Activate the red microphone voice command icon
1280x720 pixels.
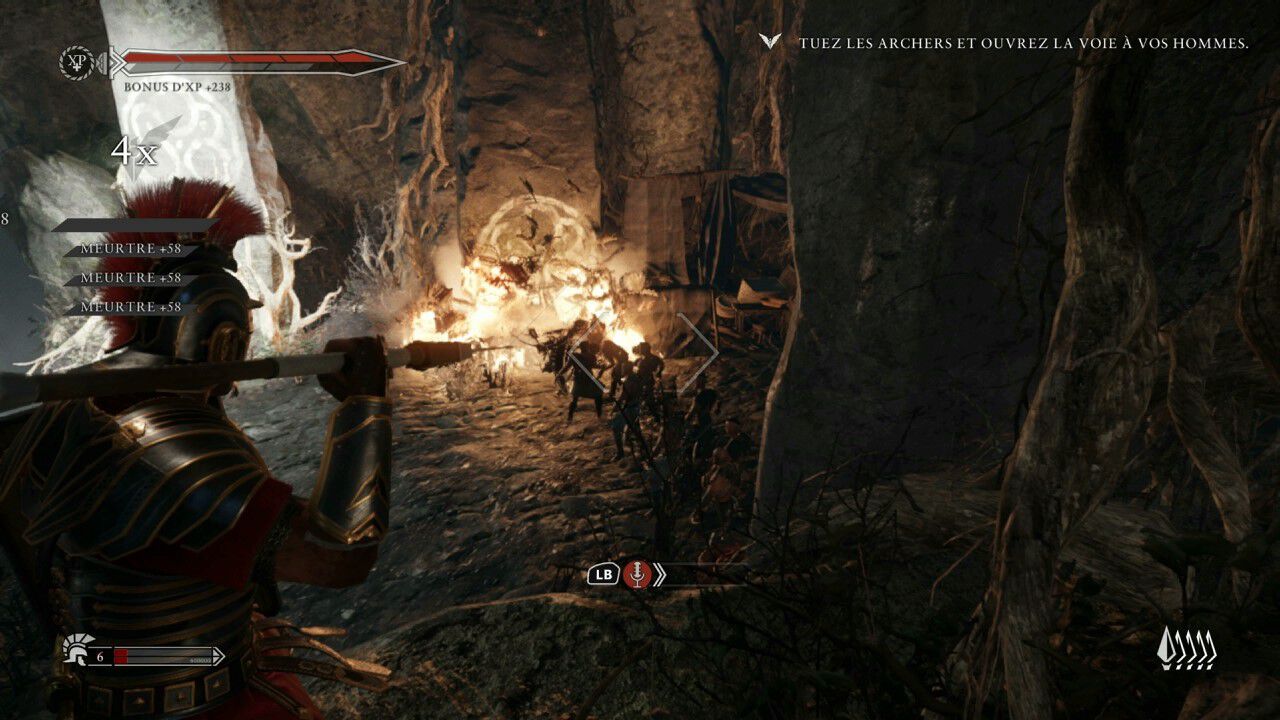(636, 574)
